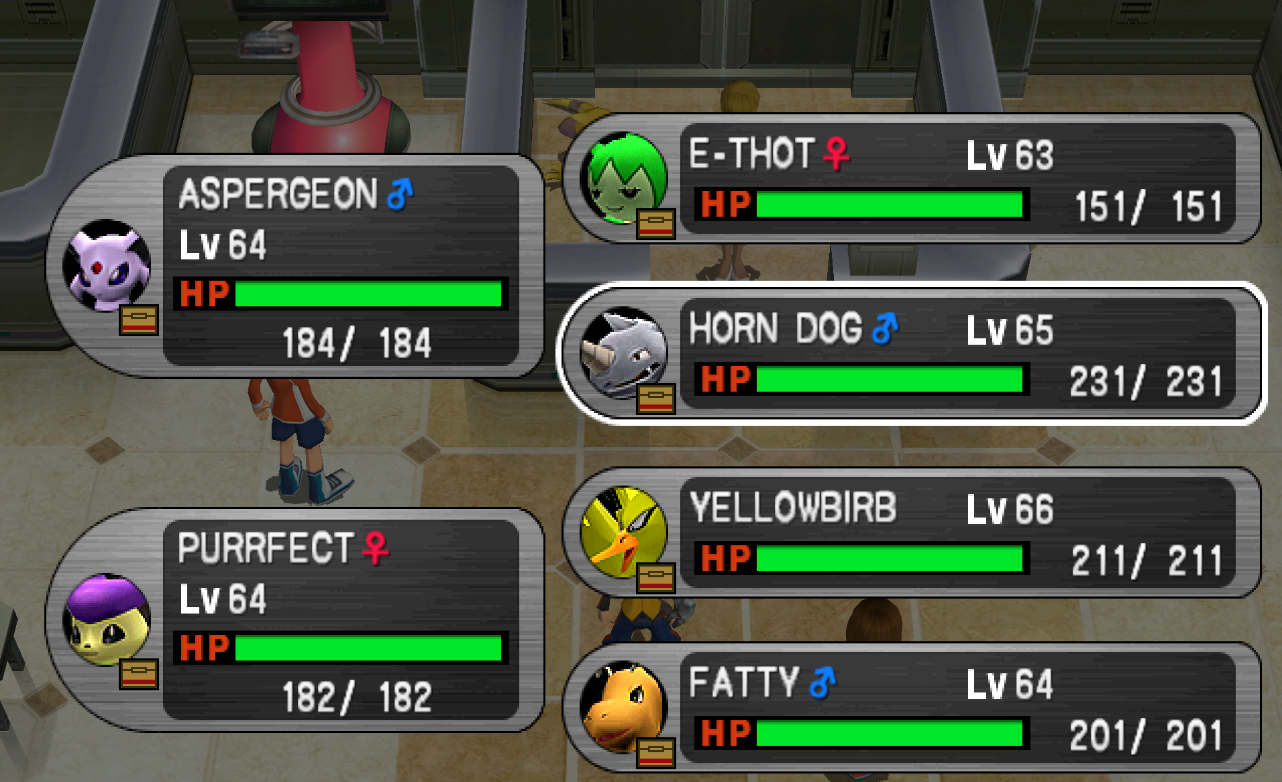Viewport: 1282px width, 782px height.
Task: Choose FATTY from the party
Action: [x=910, y=708]
